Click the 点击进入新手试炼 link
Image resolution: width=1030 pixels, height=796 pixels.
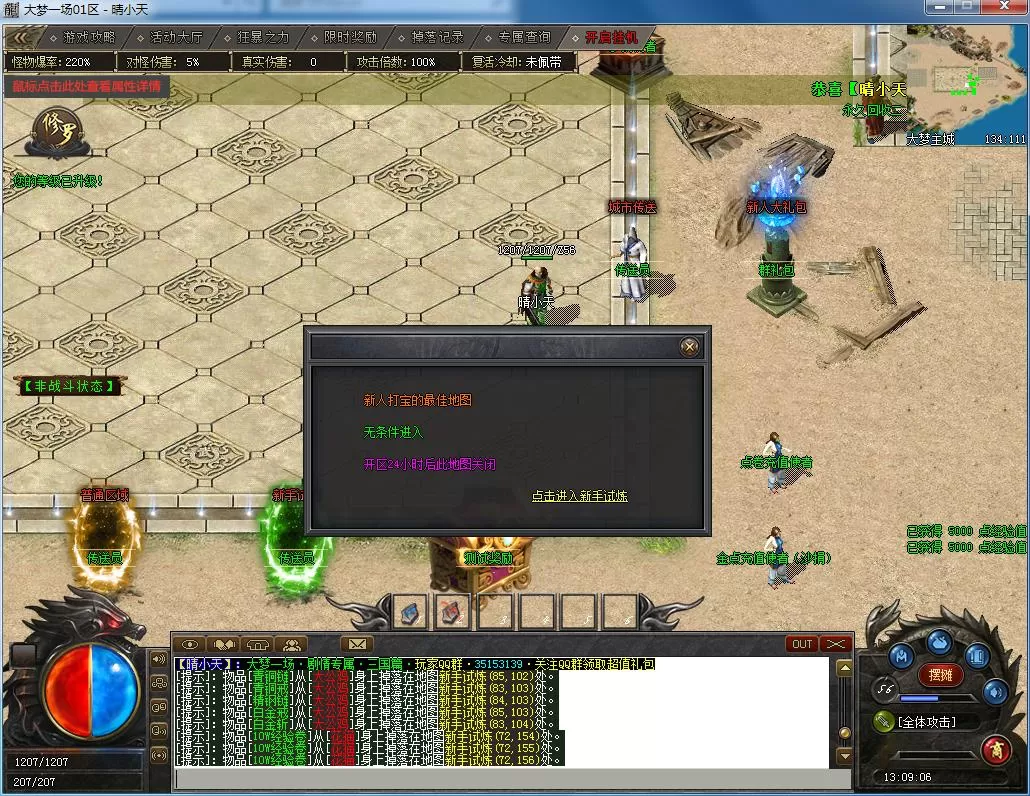pyautogui.click(x=580, y=496)
